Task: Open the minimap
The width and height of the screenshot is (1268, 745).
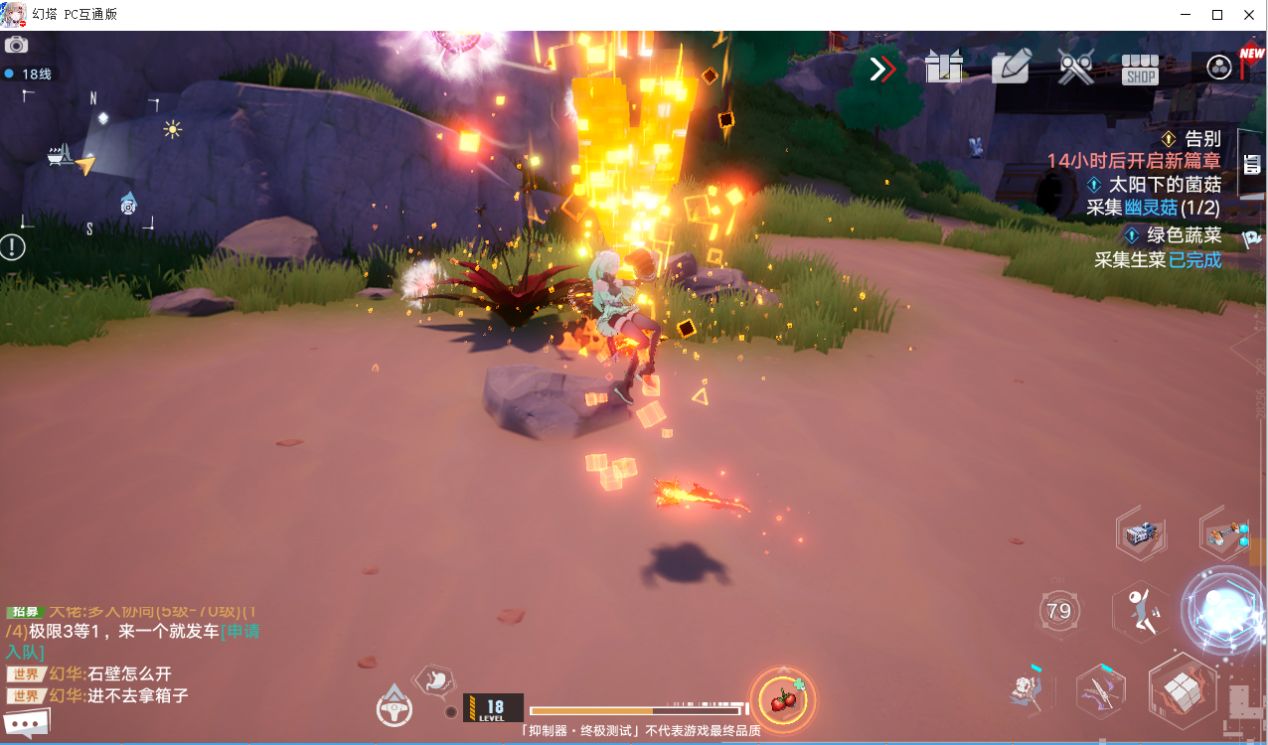Action: [90, 160]
